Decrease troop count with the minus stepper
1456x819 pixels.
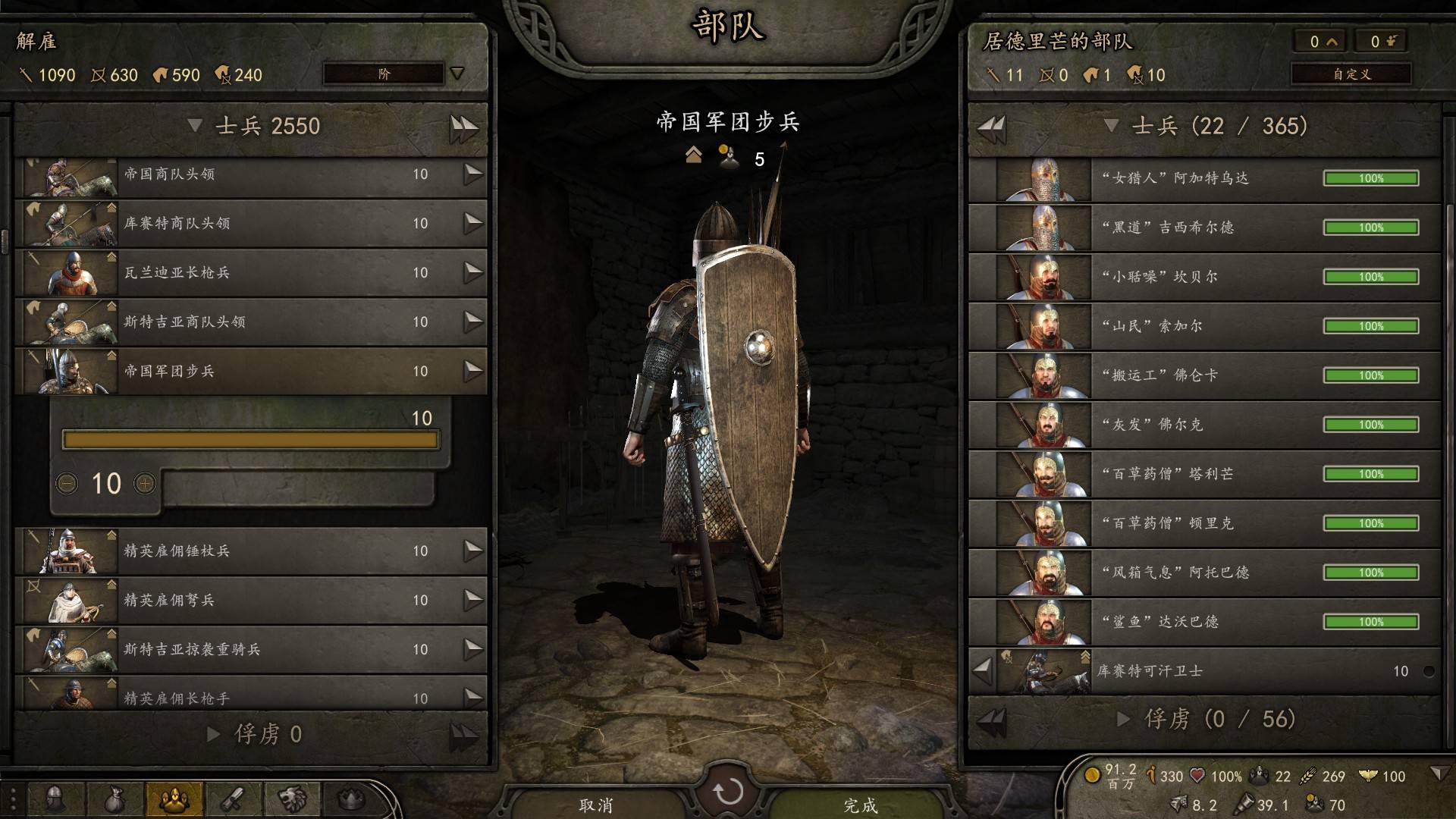67,483
